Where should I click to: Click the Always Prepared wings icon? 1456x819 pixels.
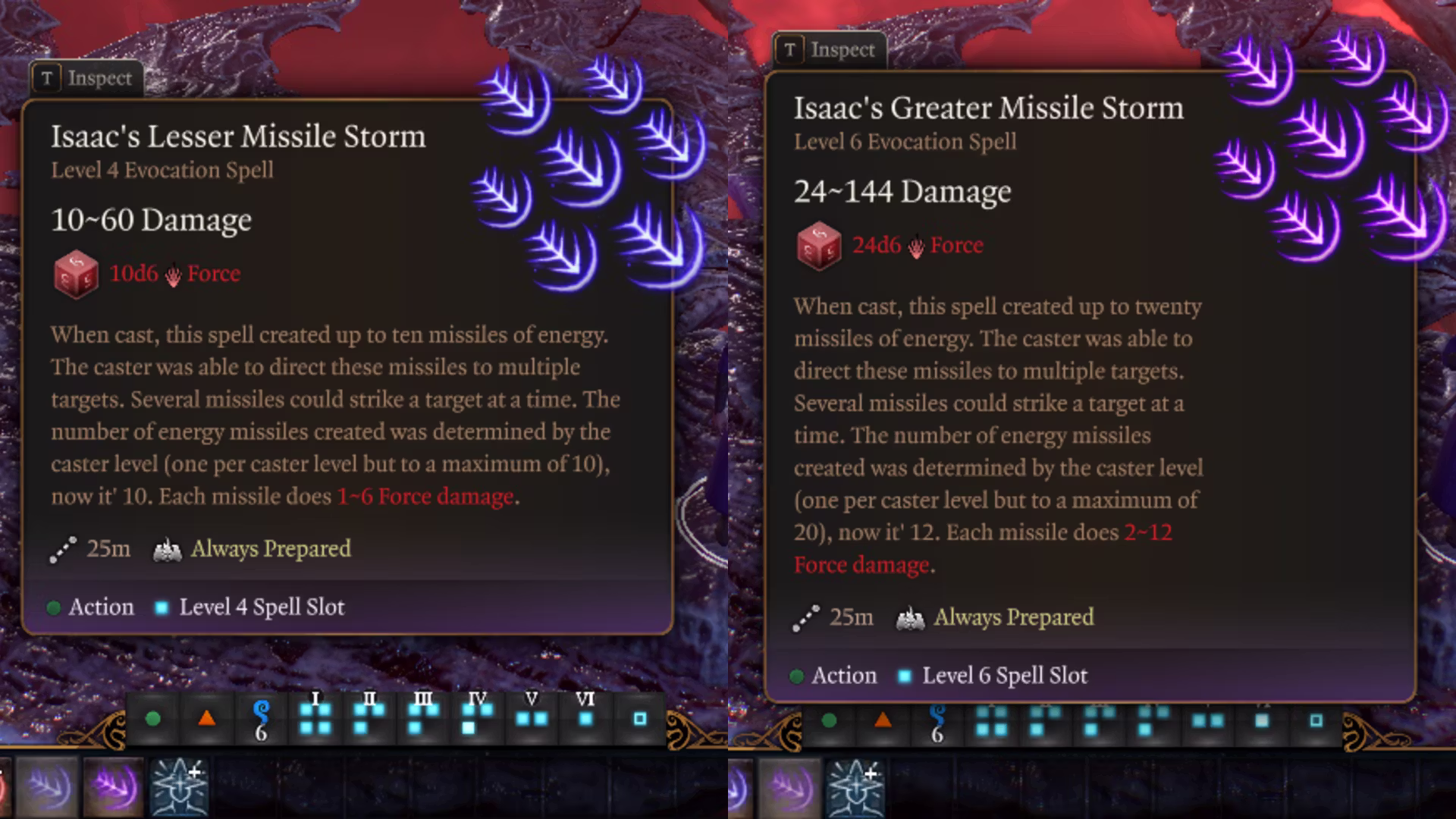tap(168, 548)
